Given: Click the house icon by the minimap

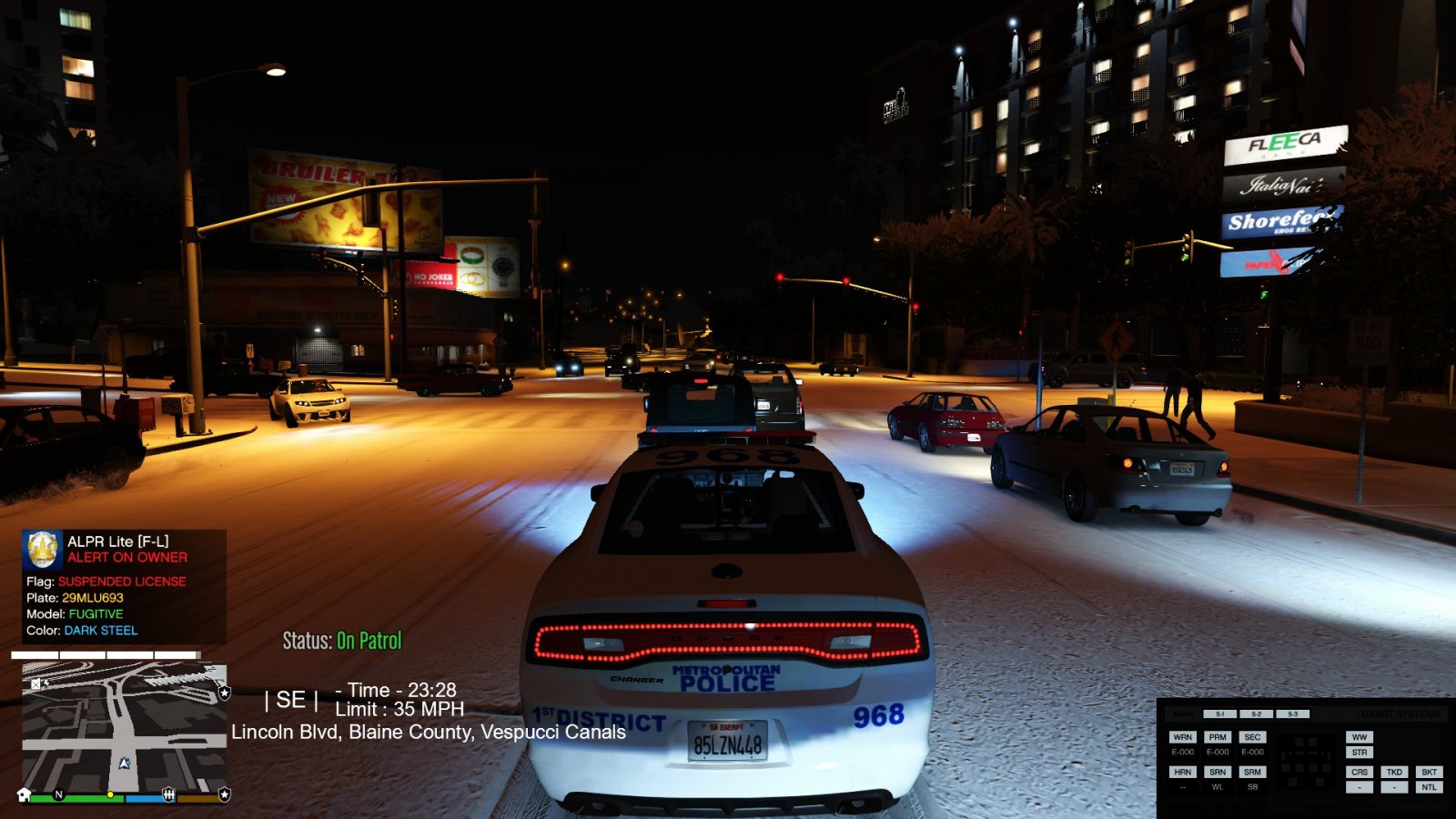Looking at the screenshot, I should [x=25, y=794].
